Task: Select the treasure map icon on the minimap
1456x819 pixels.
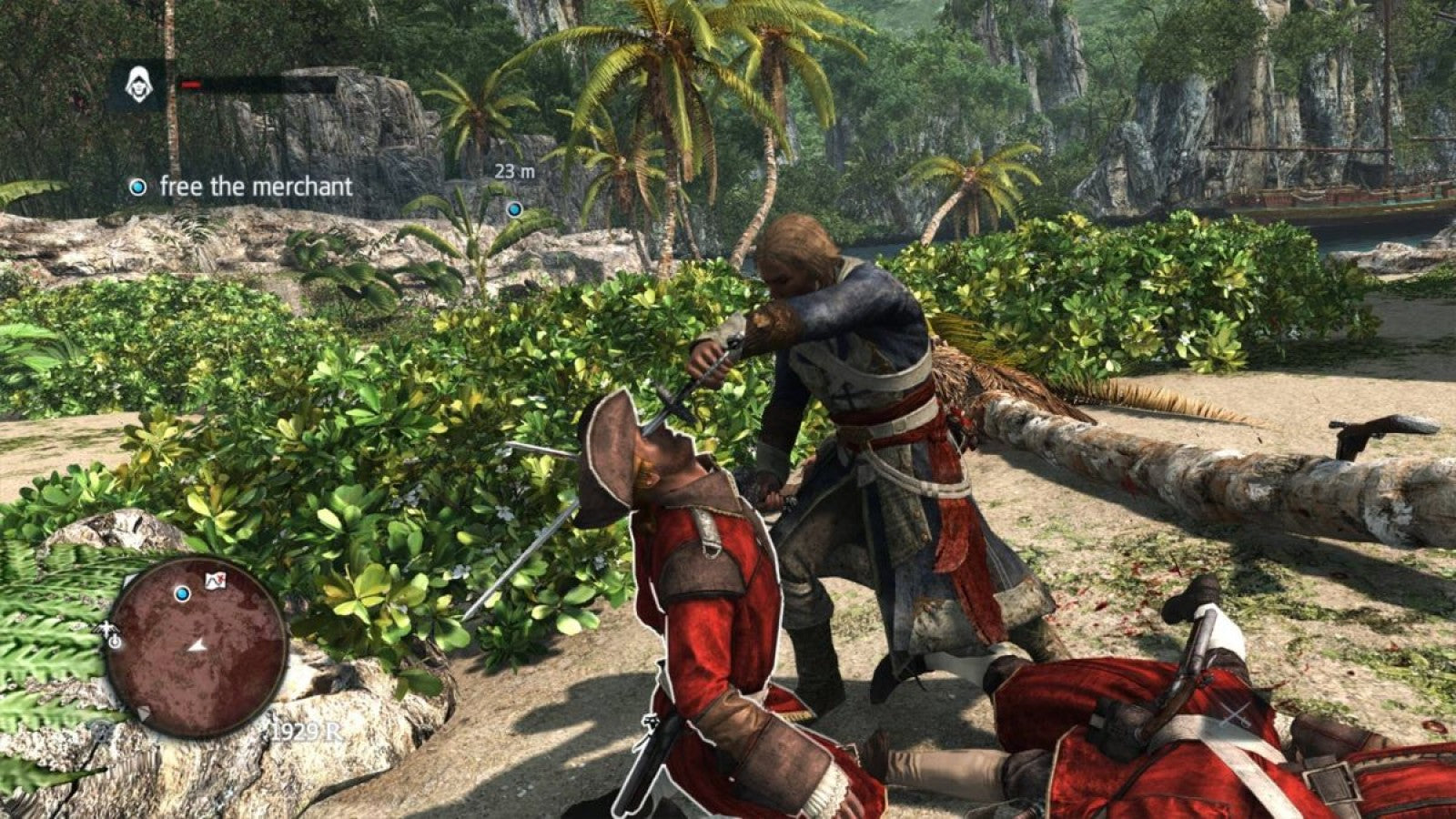Action: 215,580
